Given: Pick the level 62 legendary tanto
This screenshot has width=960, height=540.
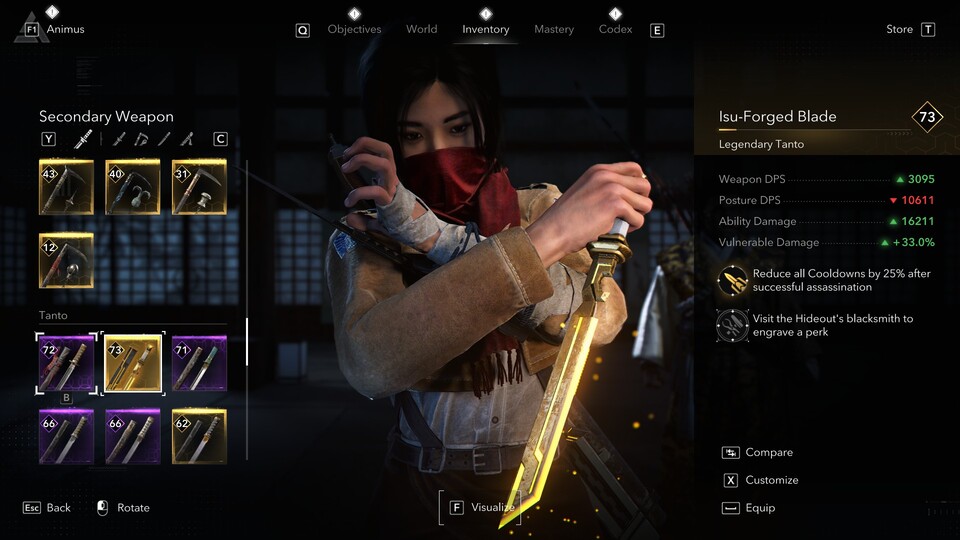Looking at the screenshot, I should tap(199, 436).
